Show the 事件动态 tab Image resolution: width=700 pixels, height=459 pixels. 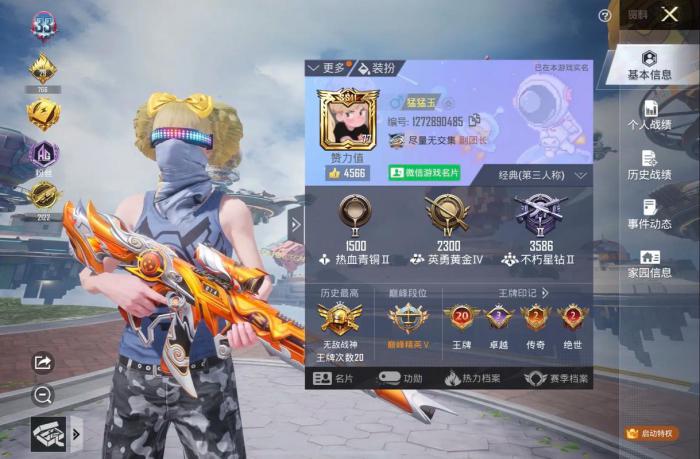(649, 214)
